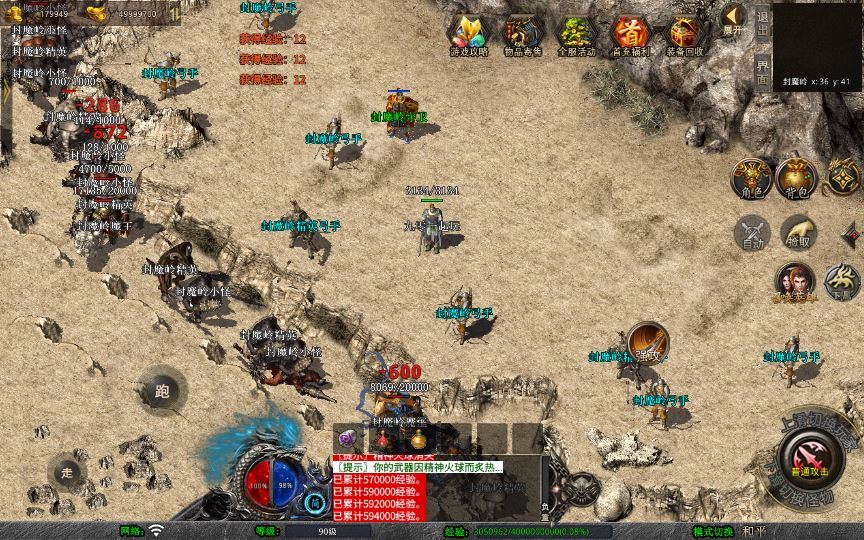
Task: Open the 物品寄售 item consignment menu
Action: (521, 35)
